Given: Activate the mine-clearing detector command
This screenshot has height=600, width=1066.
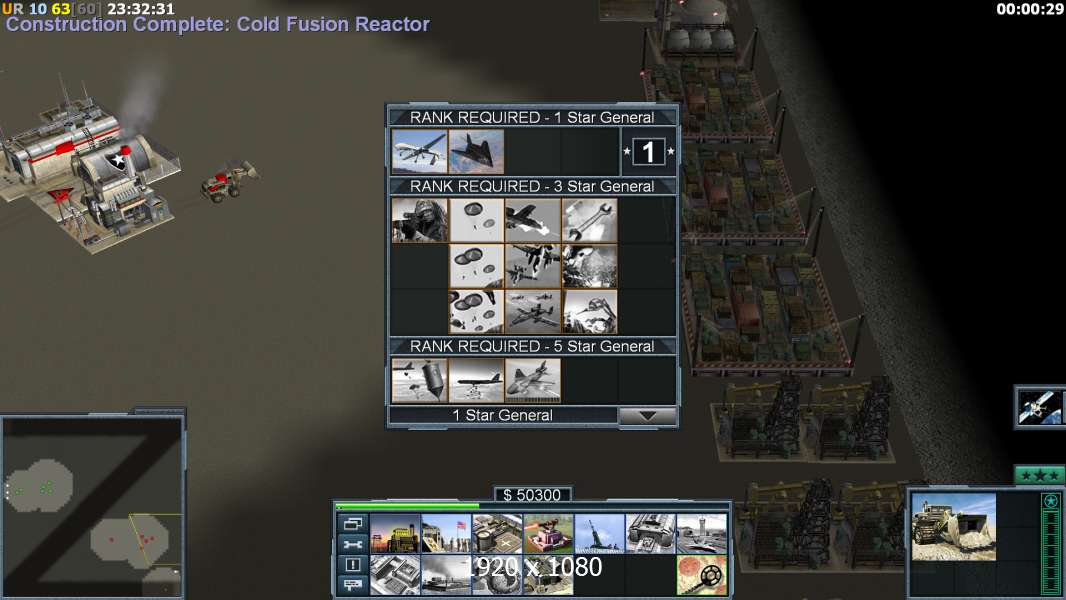Looking at the screenshot, I should (701, 574).
